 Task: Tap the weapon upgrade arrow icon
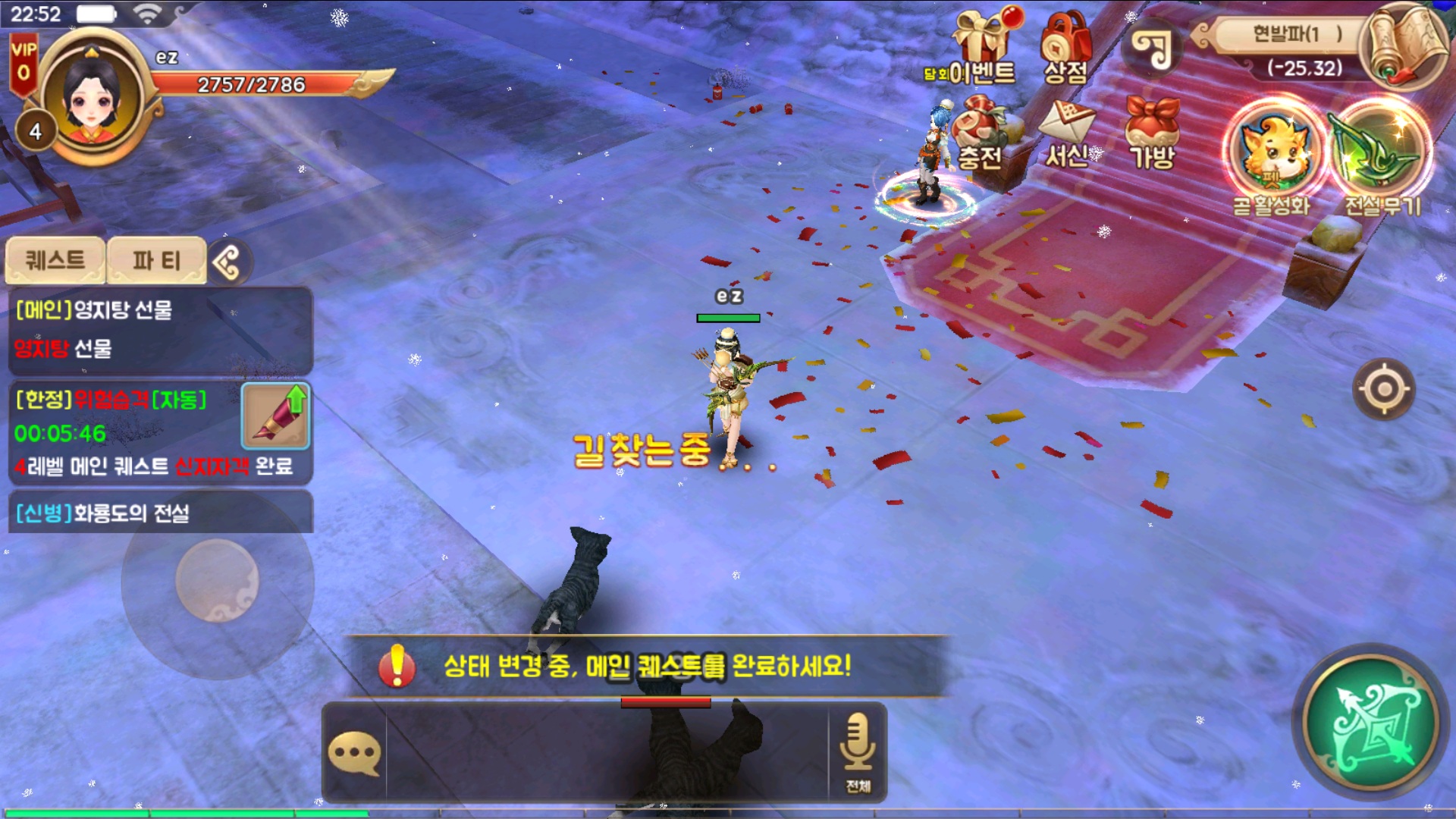tap(276, 416)
